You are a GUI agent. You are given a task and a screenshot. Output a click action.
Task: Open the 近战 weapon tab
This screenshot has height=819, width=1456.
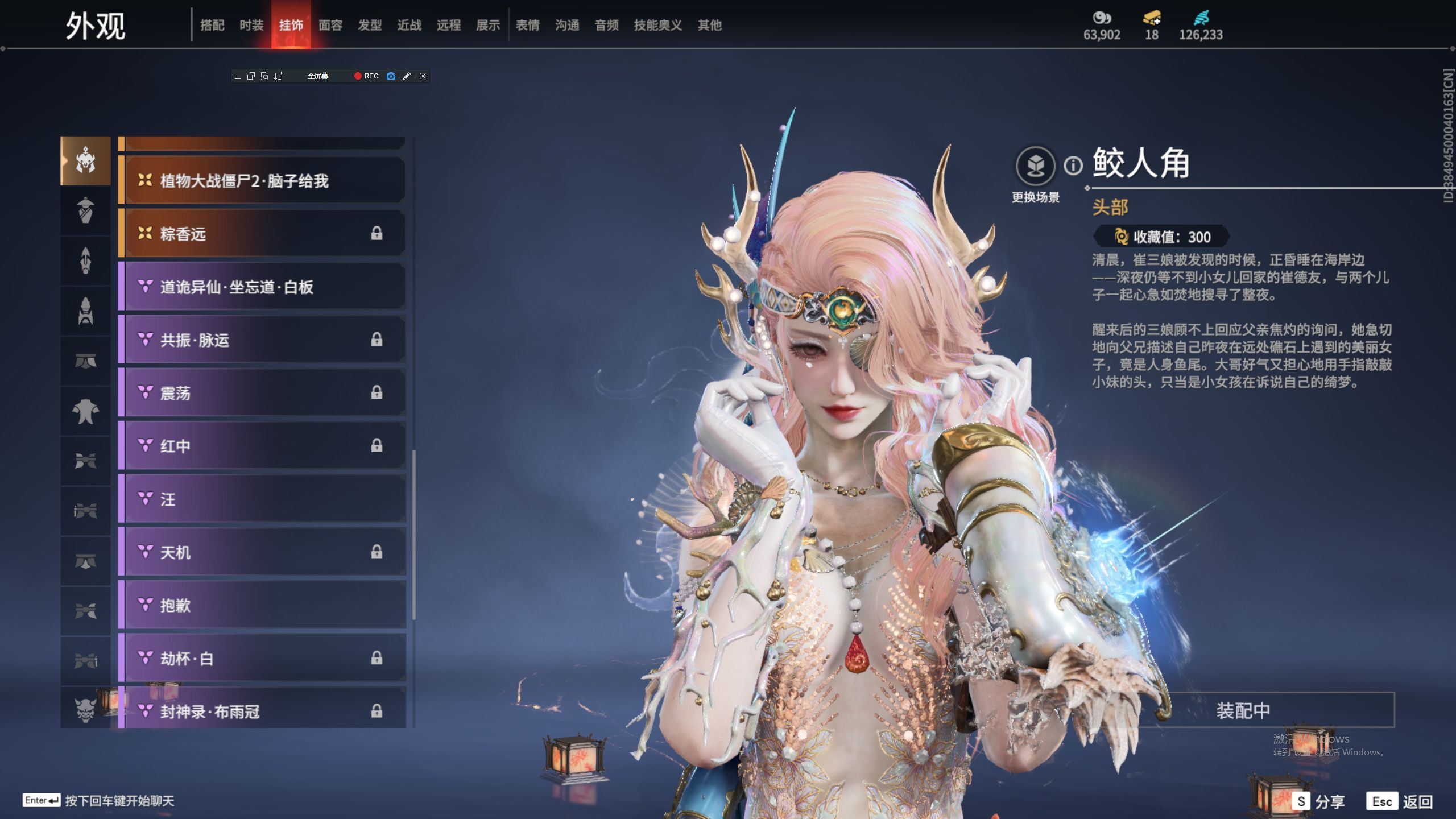409,25
